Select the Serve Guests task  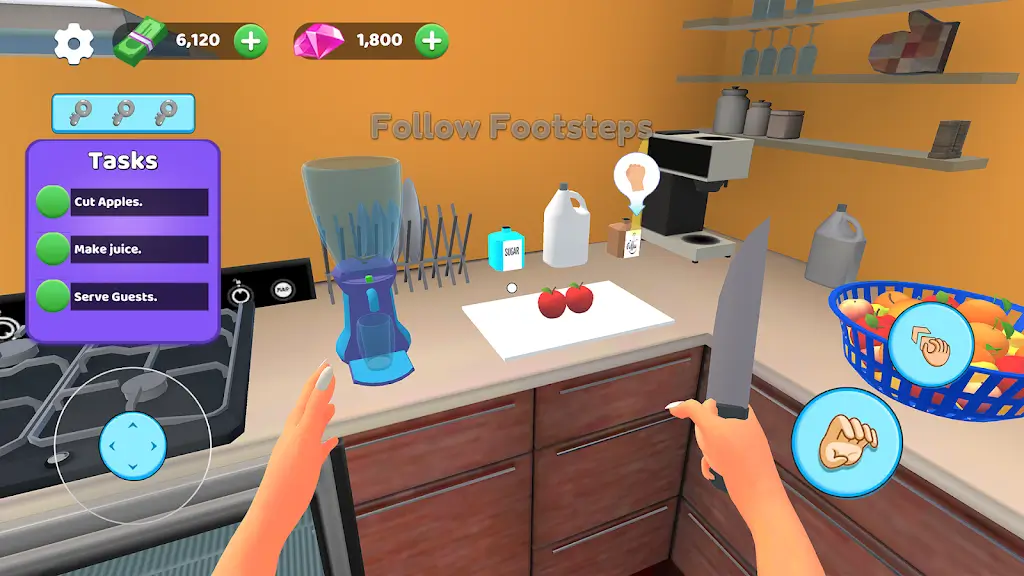pos(139,296)
